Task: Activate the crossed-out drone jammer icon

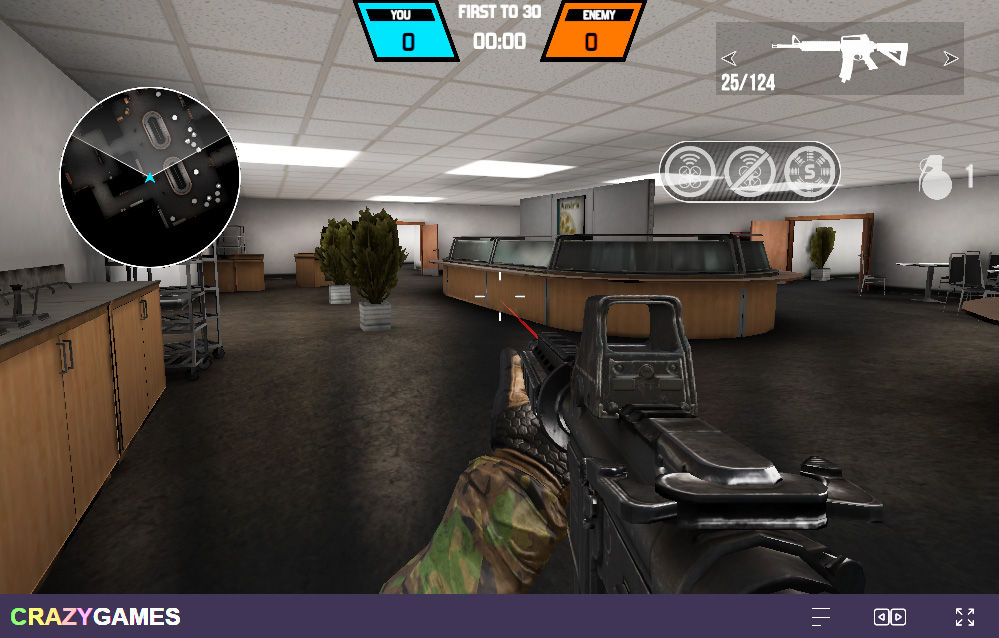Action: [x=750, y=171]
